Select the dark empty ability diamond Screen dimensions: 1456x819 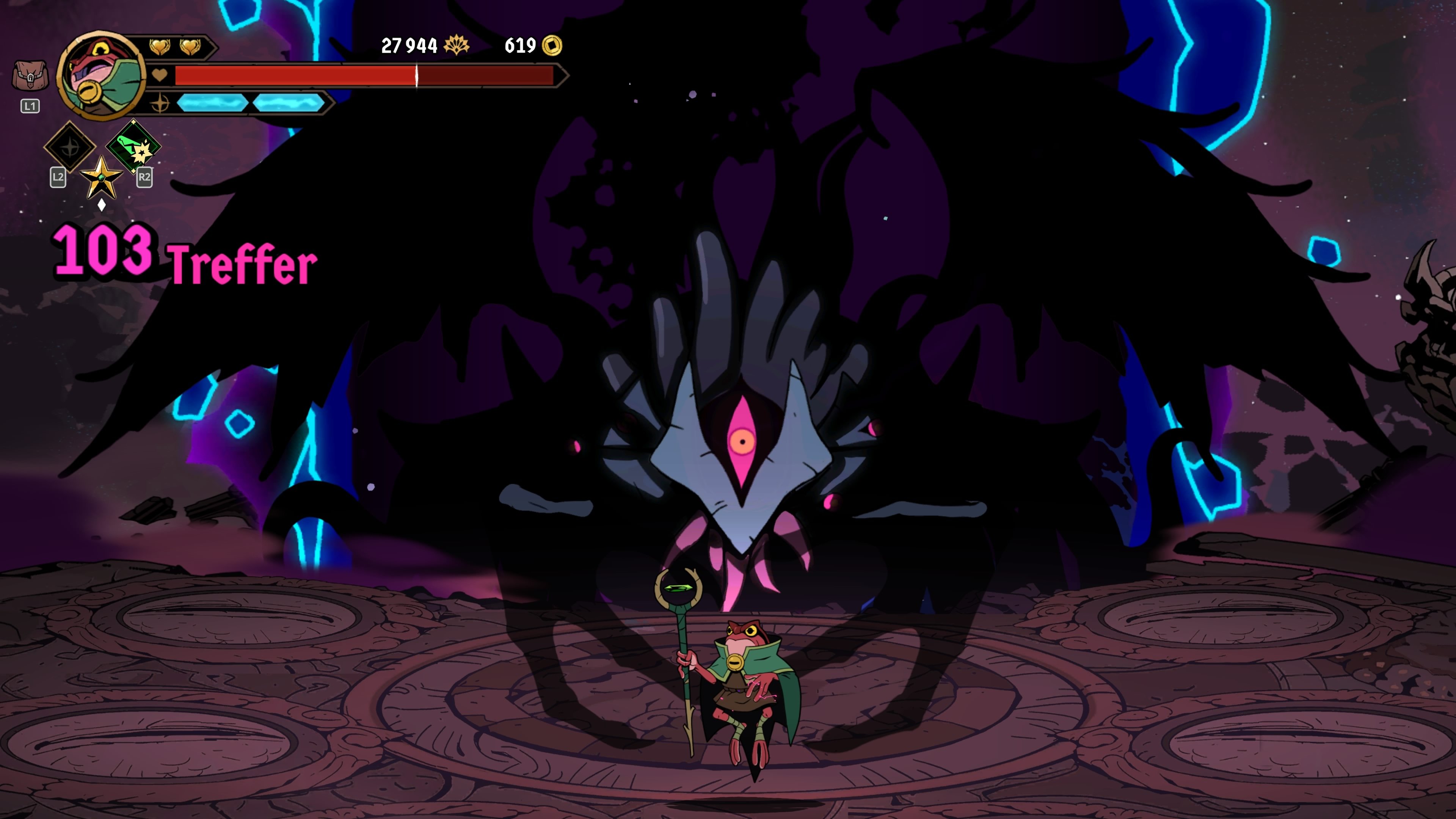[70, 147]
